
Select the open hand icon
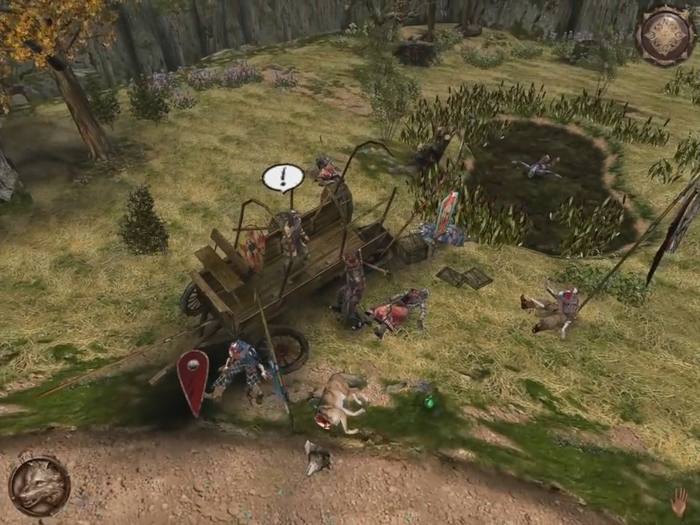[679, 501]
